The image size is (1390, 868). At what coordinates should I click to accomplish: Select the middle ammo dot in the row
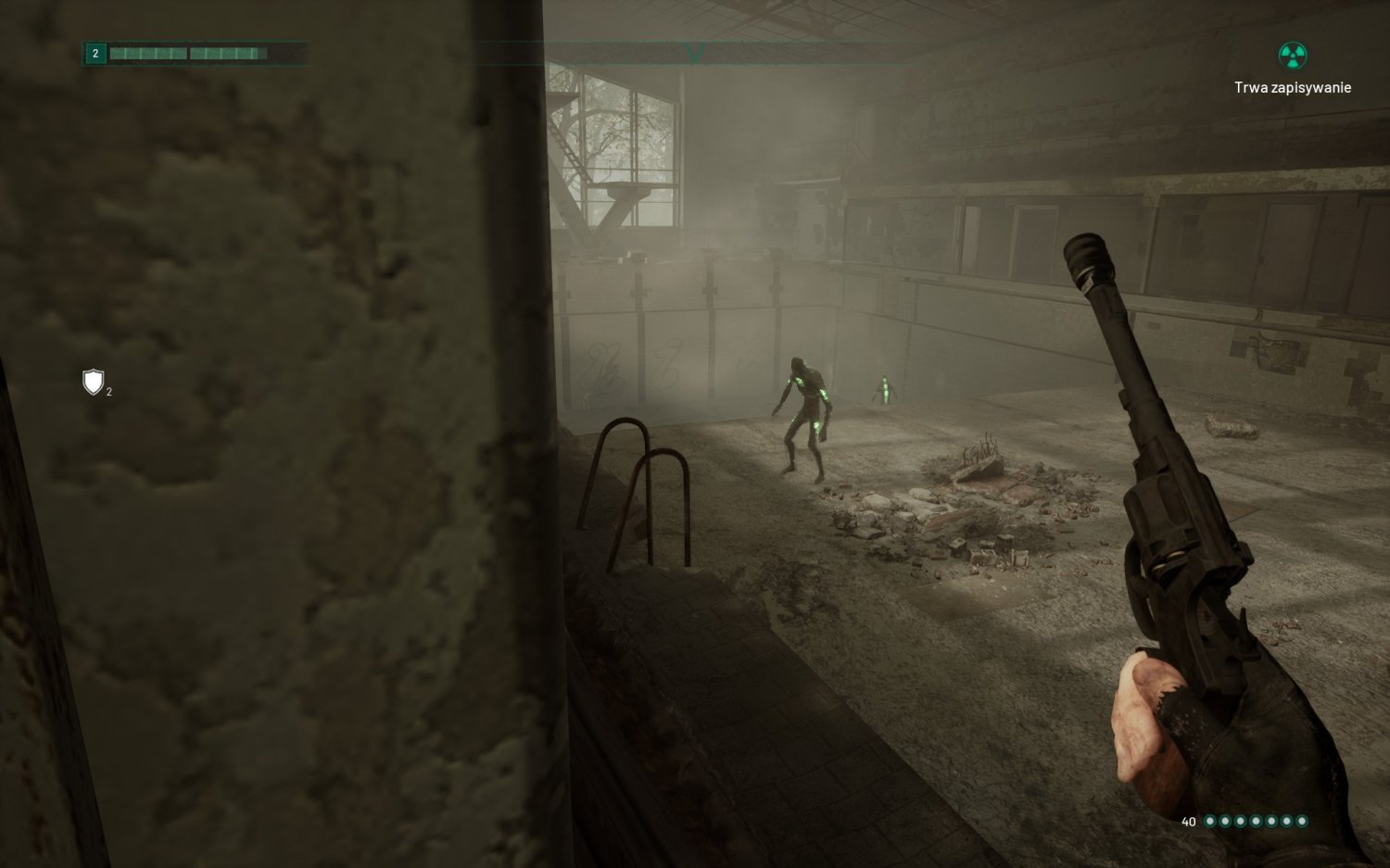[x=1257, y=822]
